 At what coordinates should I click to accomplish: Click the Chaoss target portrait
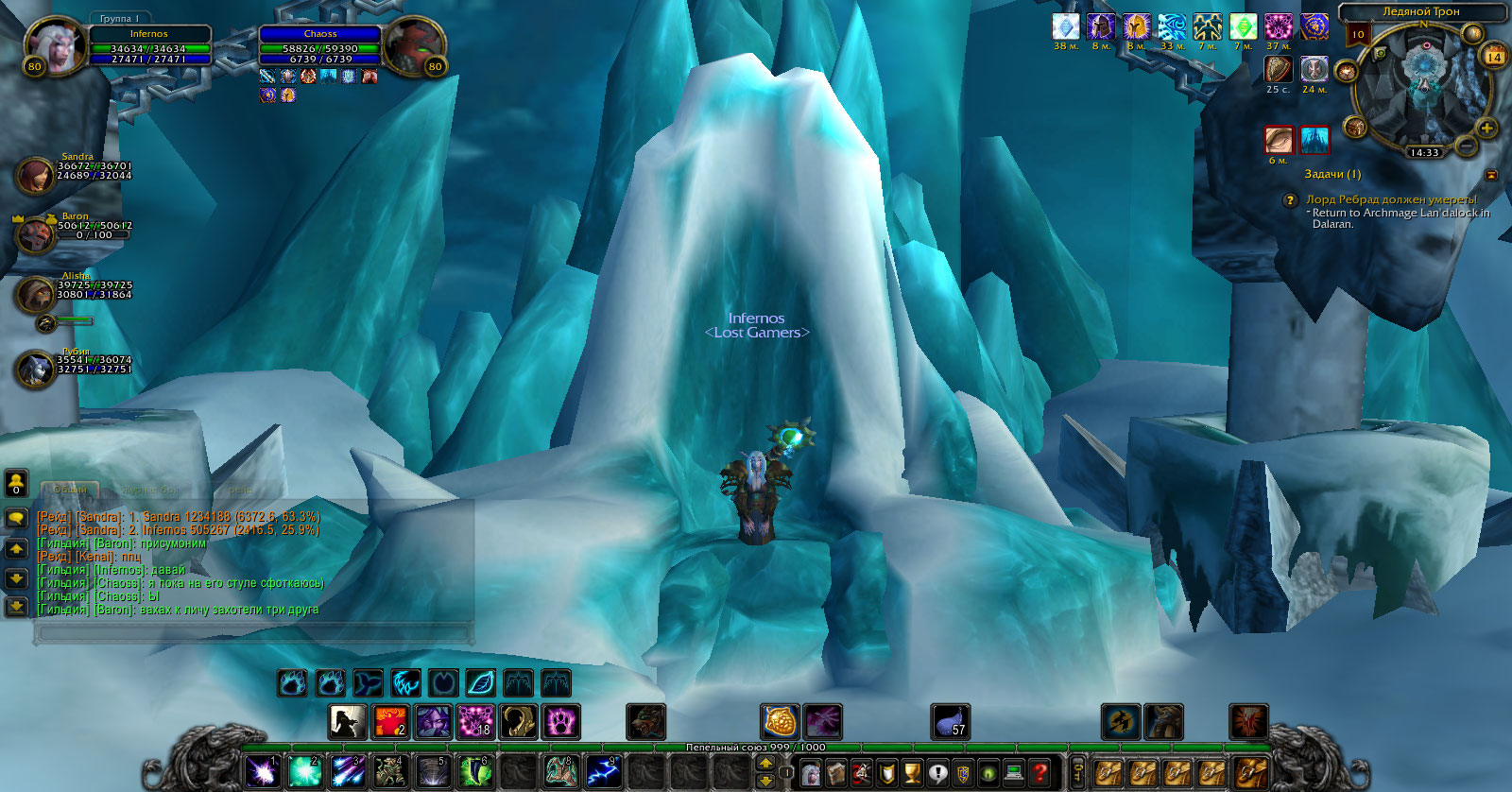412,44
